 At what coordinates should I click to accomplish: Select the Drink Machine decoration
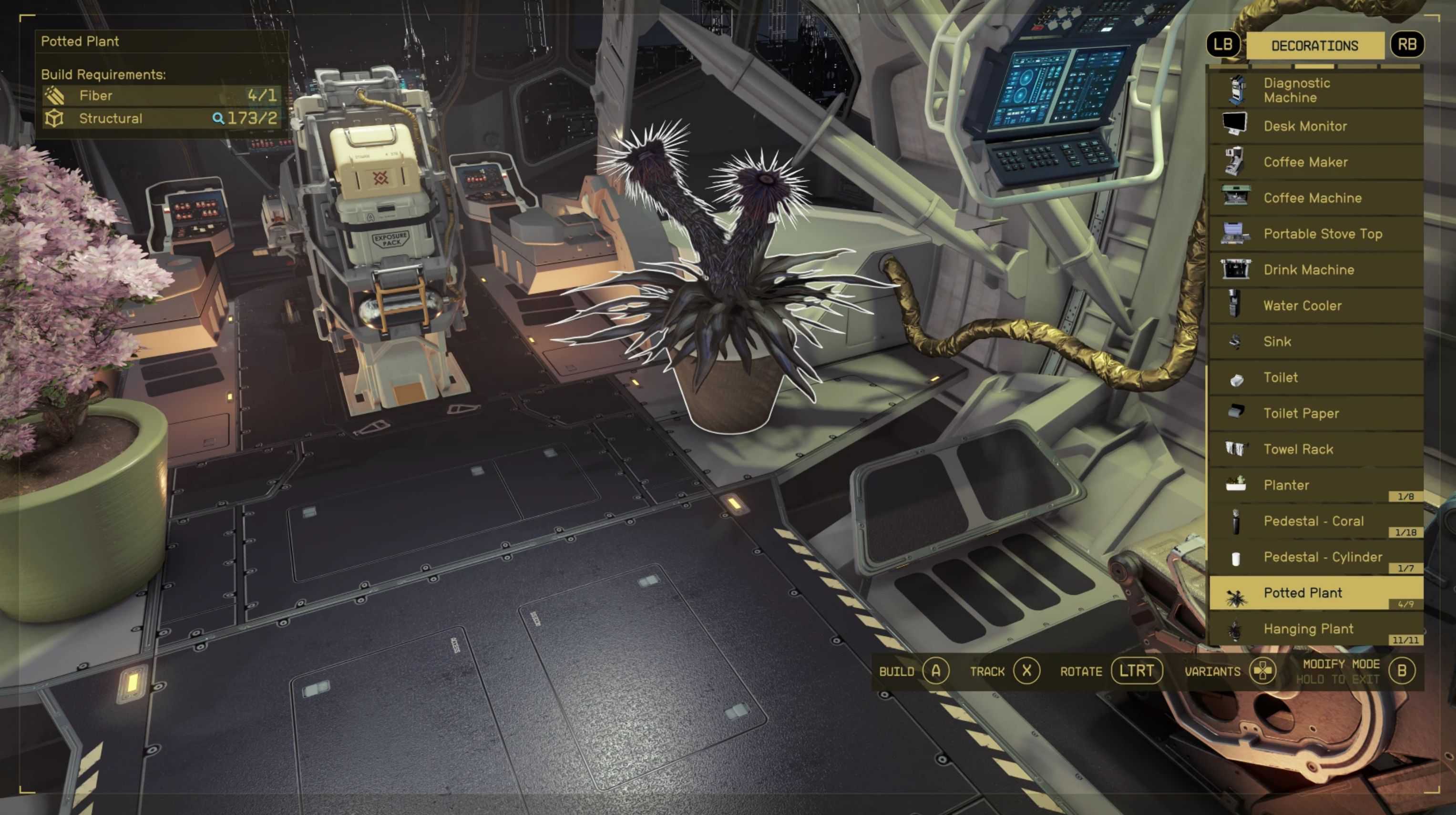(1315, 270)
